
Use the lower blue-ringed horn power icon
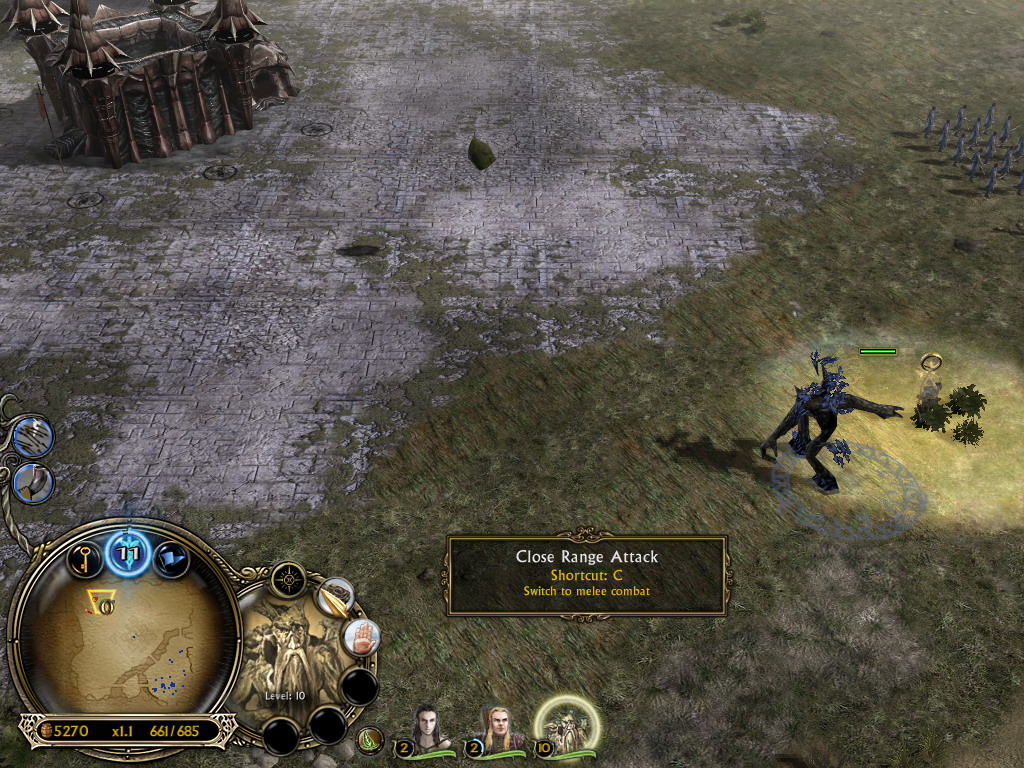coord(33,484)
